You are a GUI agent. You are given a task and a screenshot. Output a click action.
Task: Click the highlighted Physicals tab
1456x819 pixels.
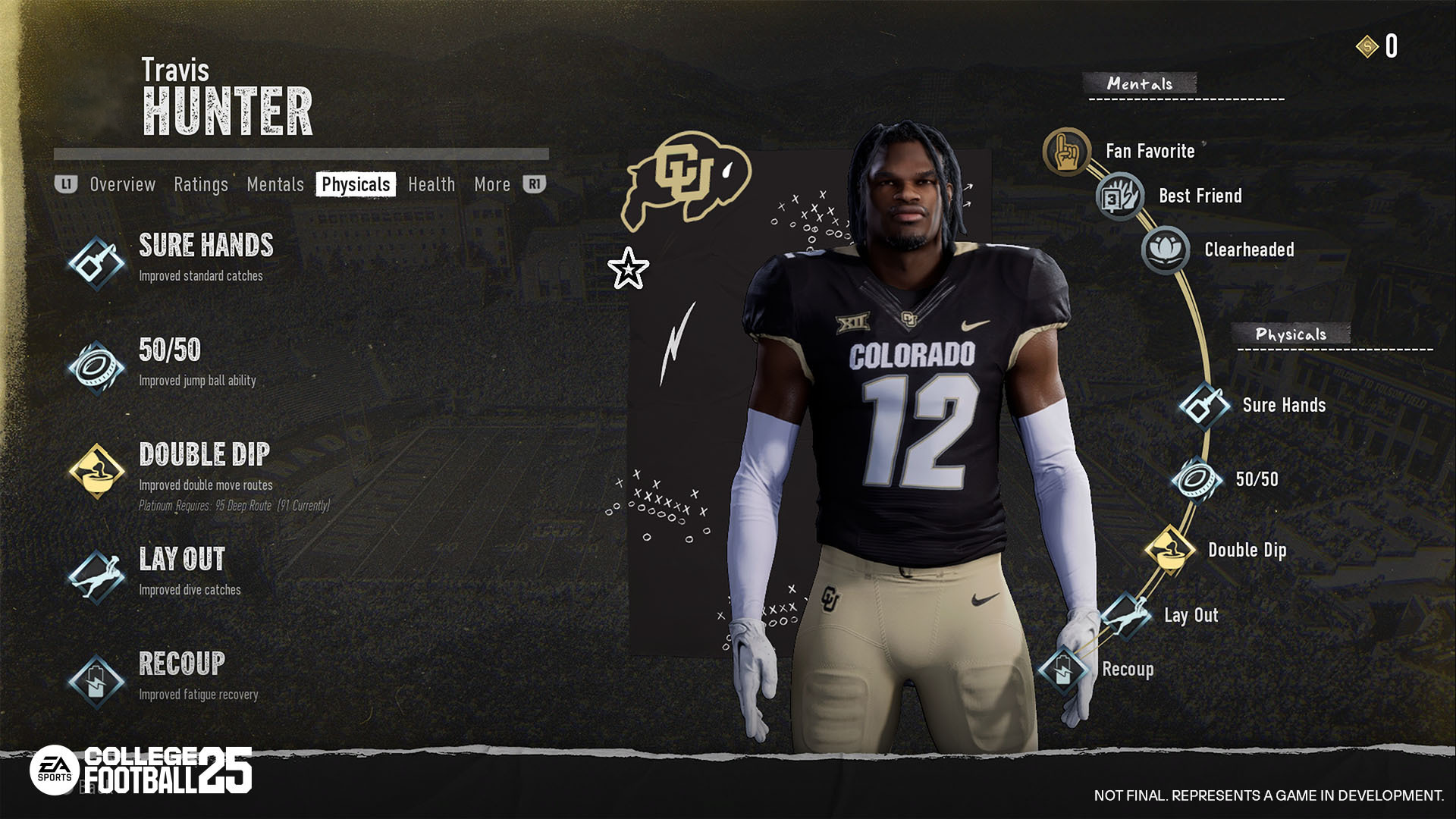tap(356, 184)
